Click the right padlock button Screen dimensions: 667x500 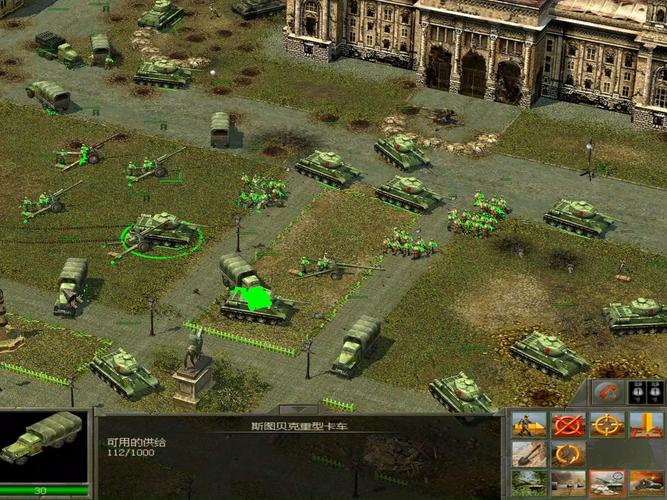coord(655,391)
